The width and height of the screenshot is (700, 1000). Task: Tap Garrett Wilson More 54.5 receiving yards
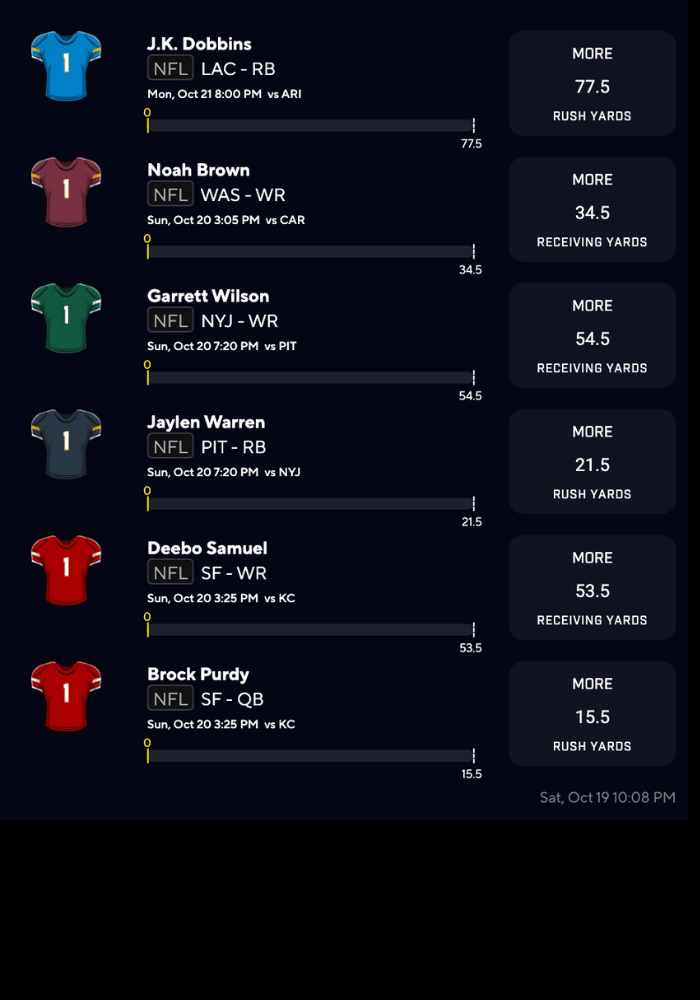coord(592,335)
